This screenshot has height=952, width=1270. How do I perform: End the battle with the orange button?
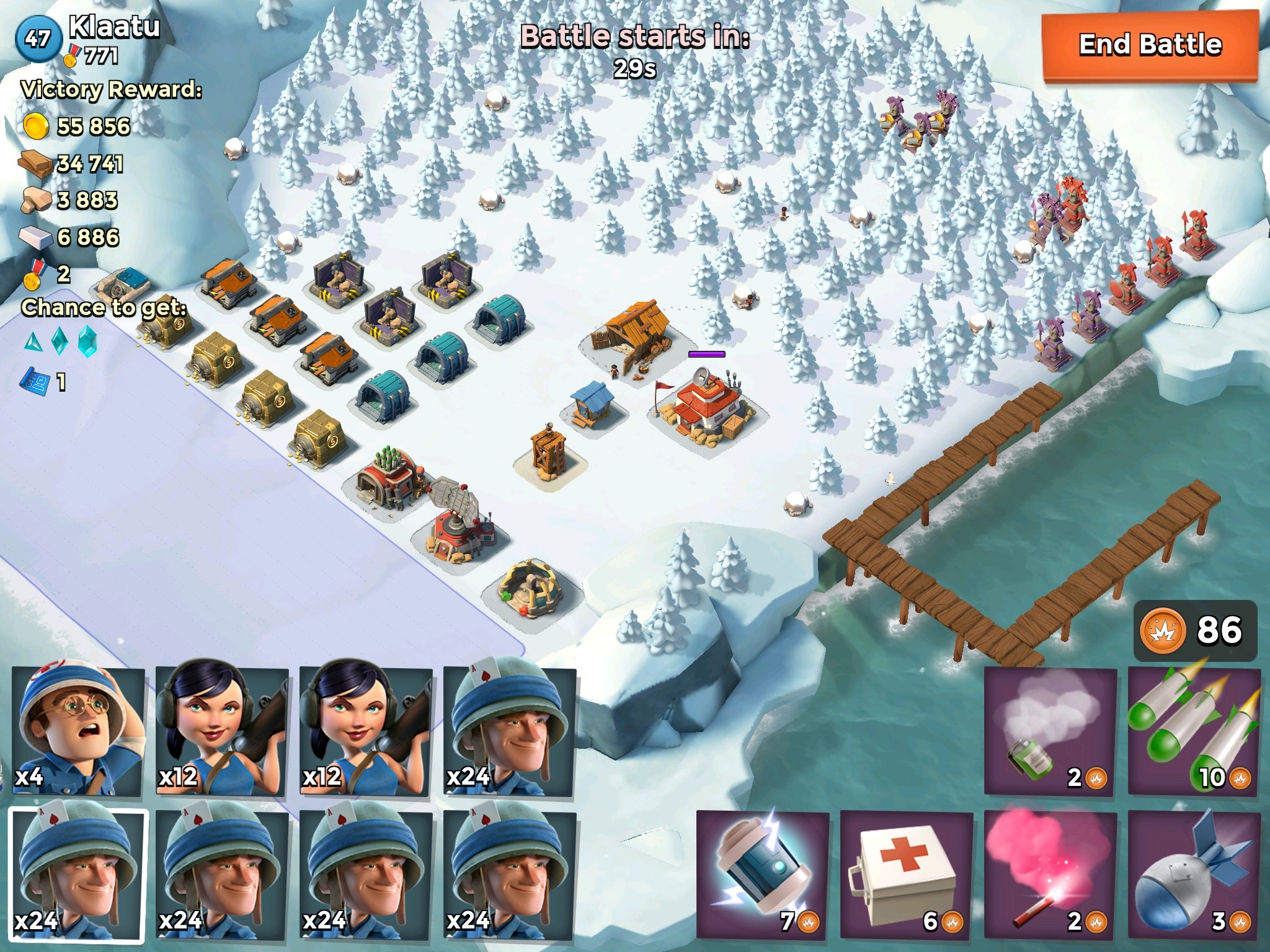pyautogui.click(x=1150, y=45)
